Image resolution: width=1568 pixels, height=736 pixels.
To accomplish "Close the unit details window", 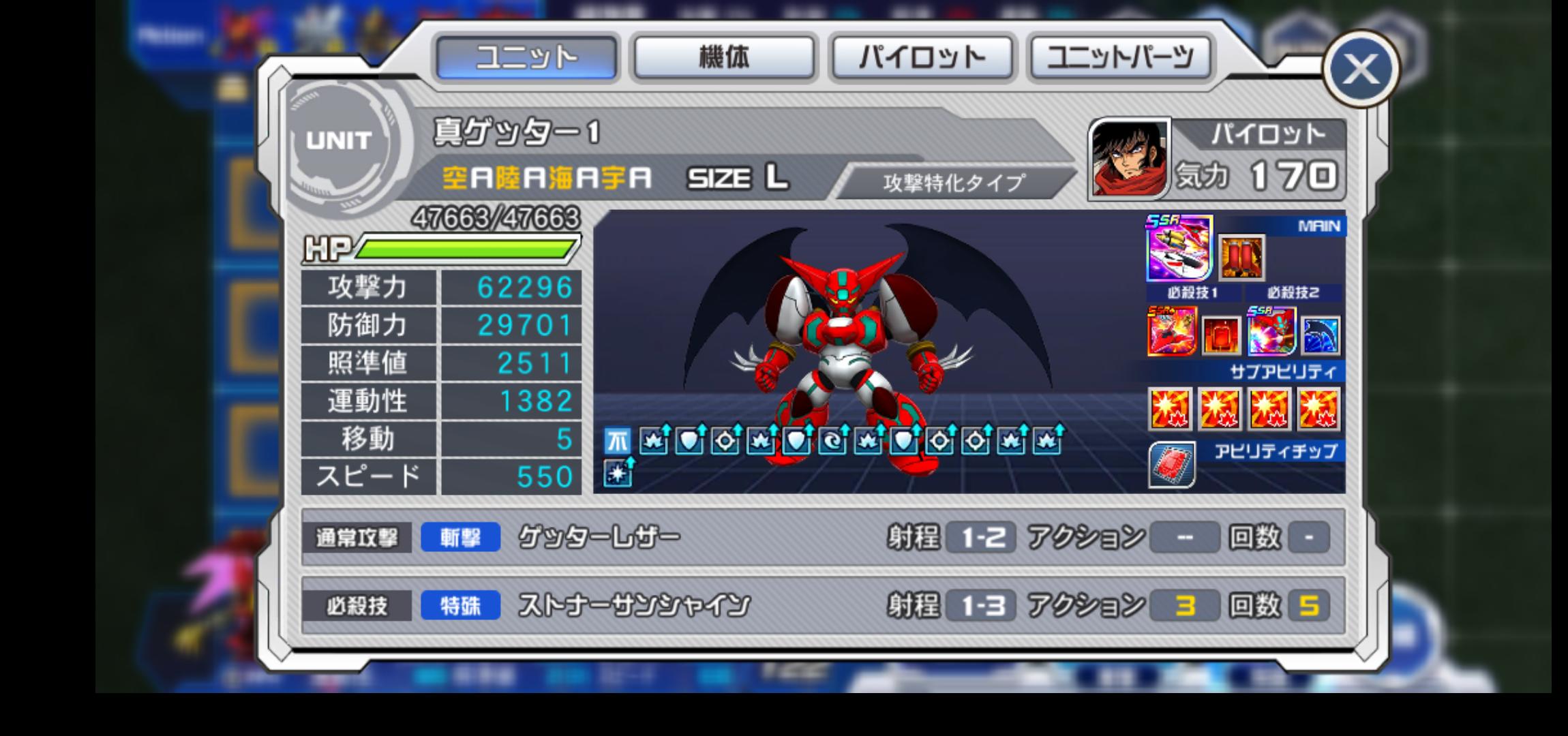I will (1360, 69).
